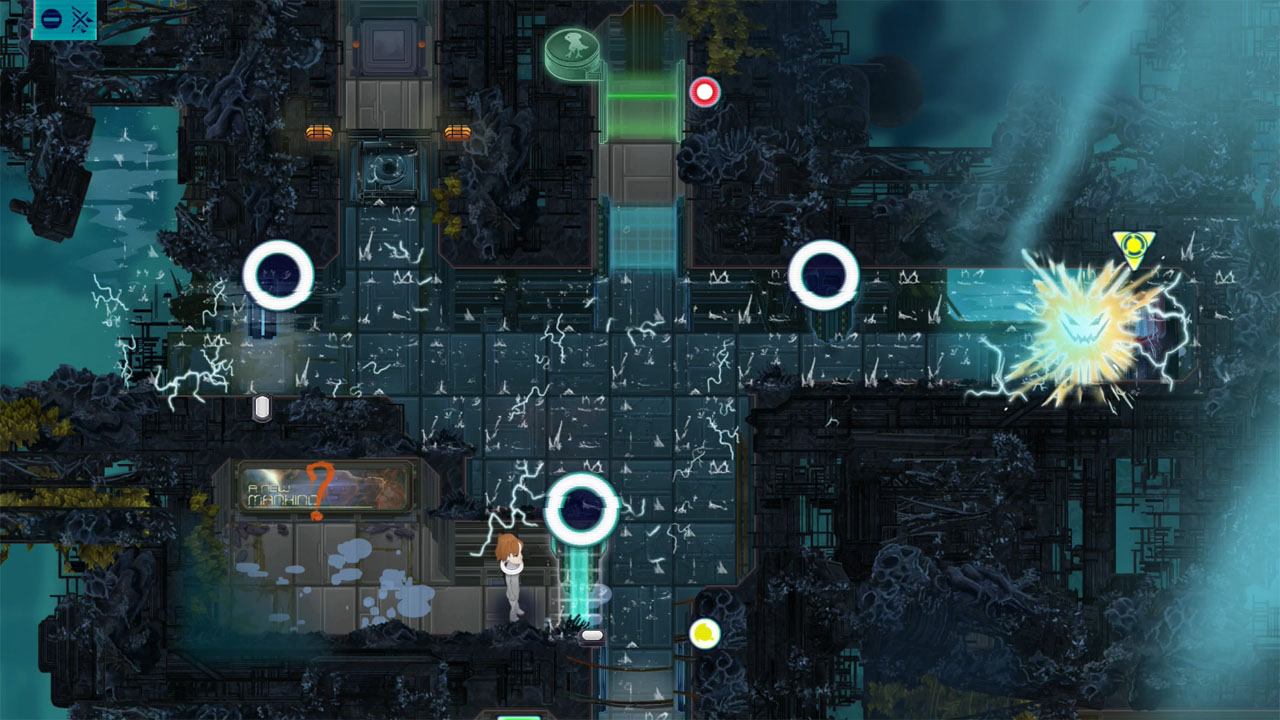Click the yellow lantern crate at top left
The image size is (1280, 720).
[x=318, y=130]
